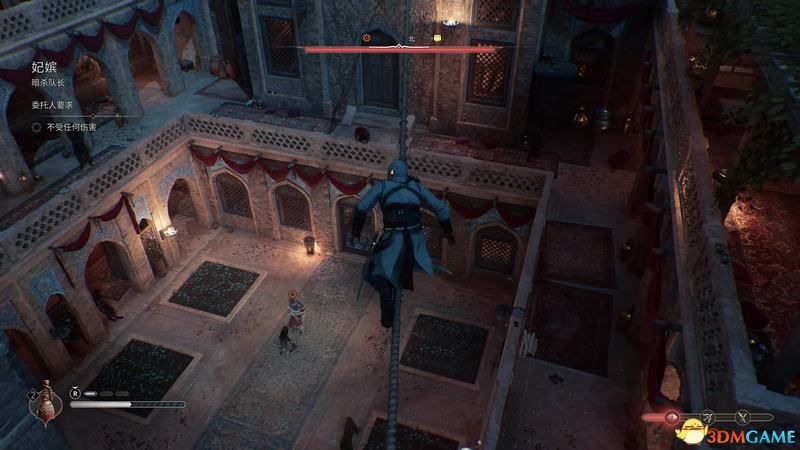Select the red eye notoriety icon
This screenshot has width=800, height=450.
tap(673, 416)
